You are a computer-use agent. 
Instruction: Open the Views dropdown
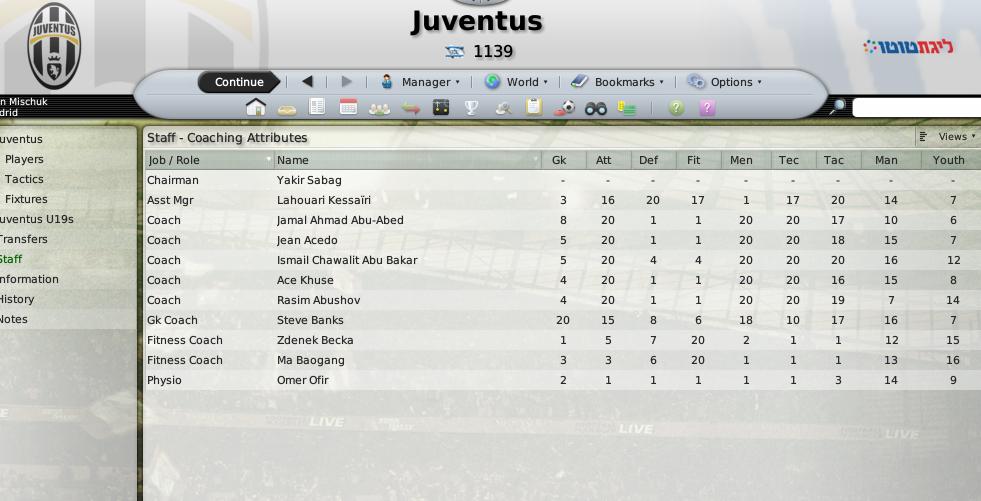pos(947,137)
